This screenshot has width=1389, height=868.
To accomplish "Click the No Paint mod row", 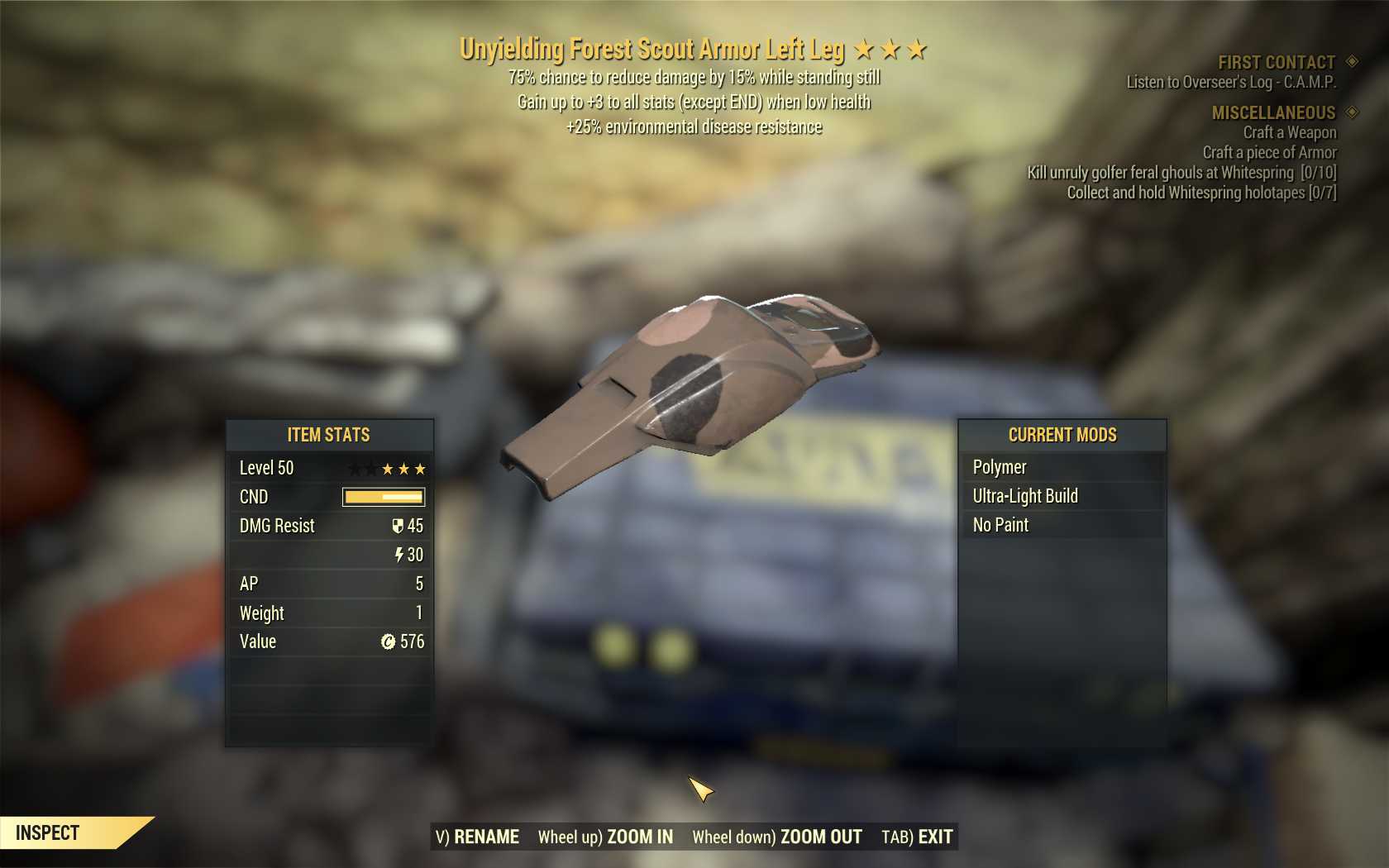I will [1062, 525].
